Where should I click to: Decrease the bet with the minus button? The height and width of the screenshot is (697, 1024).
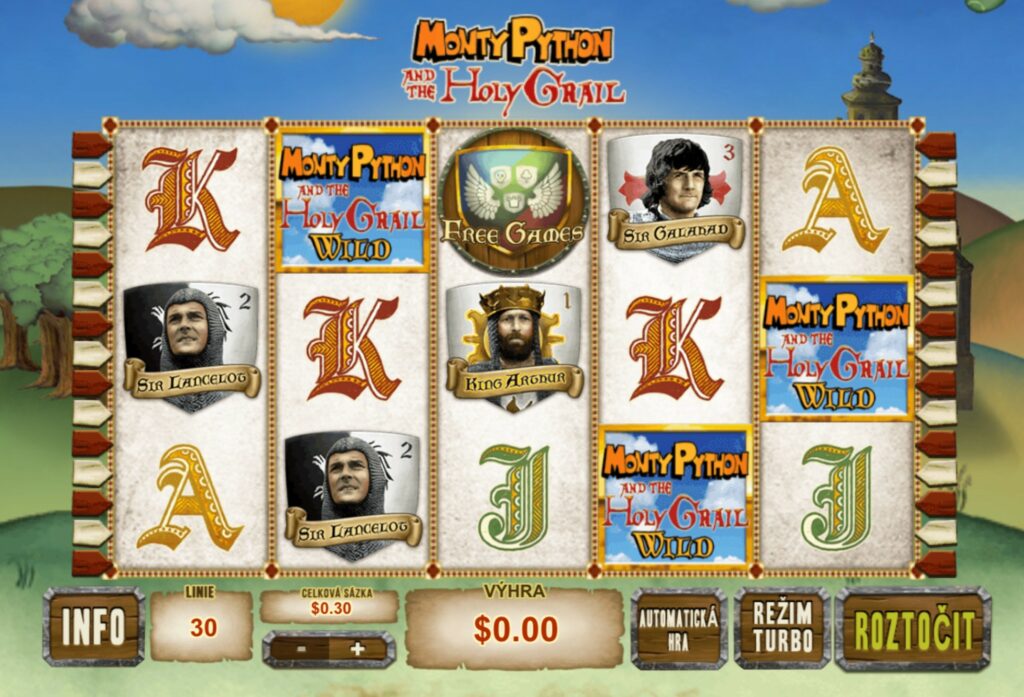coord(299,649)
